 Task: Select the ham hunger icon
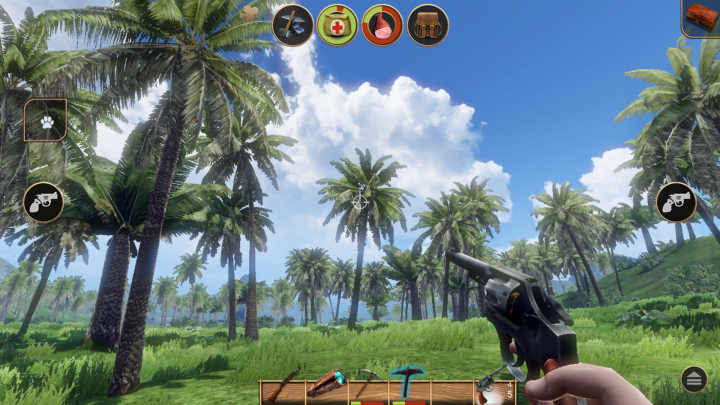[x=382, y=25]
